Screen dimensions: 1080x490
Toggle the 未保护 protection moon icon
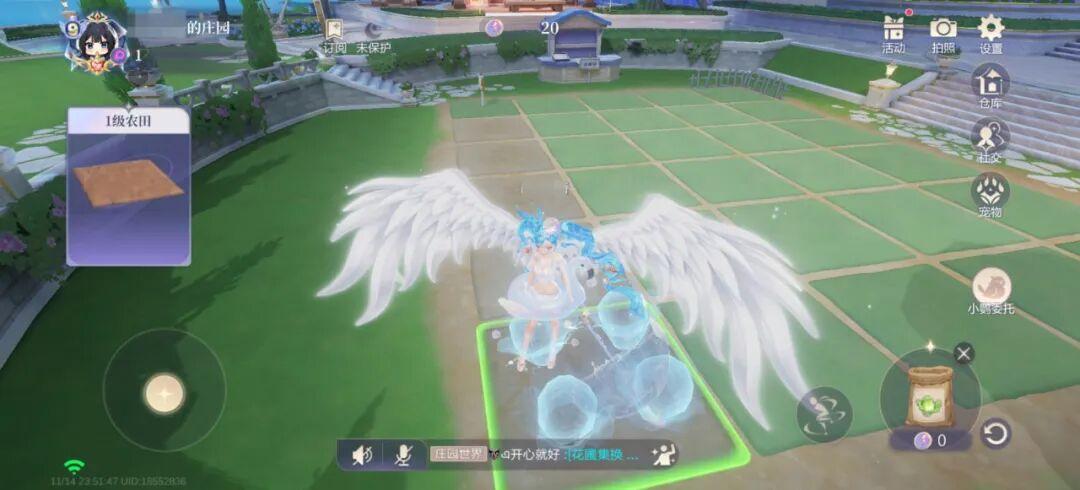pyautogui.click(x=373, y=31)
